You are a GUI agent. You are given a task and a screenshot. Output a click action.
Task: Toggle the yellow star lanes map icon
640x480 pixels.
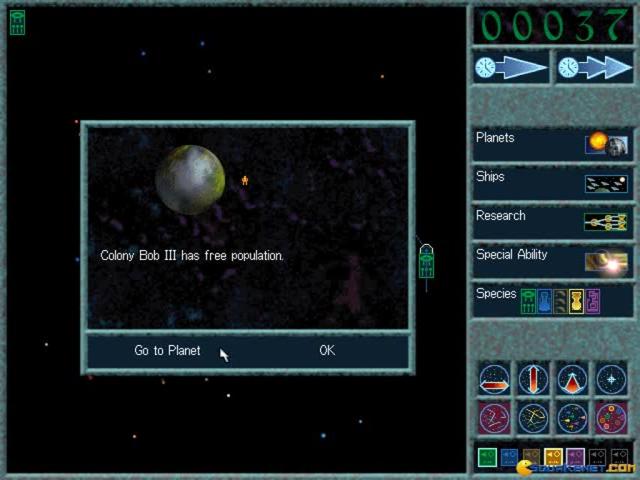533,417
